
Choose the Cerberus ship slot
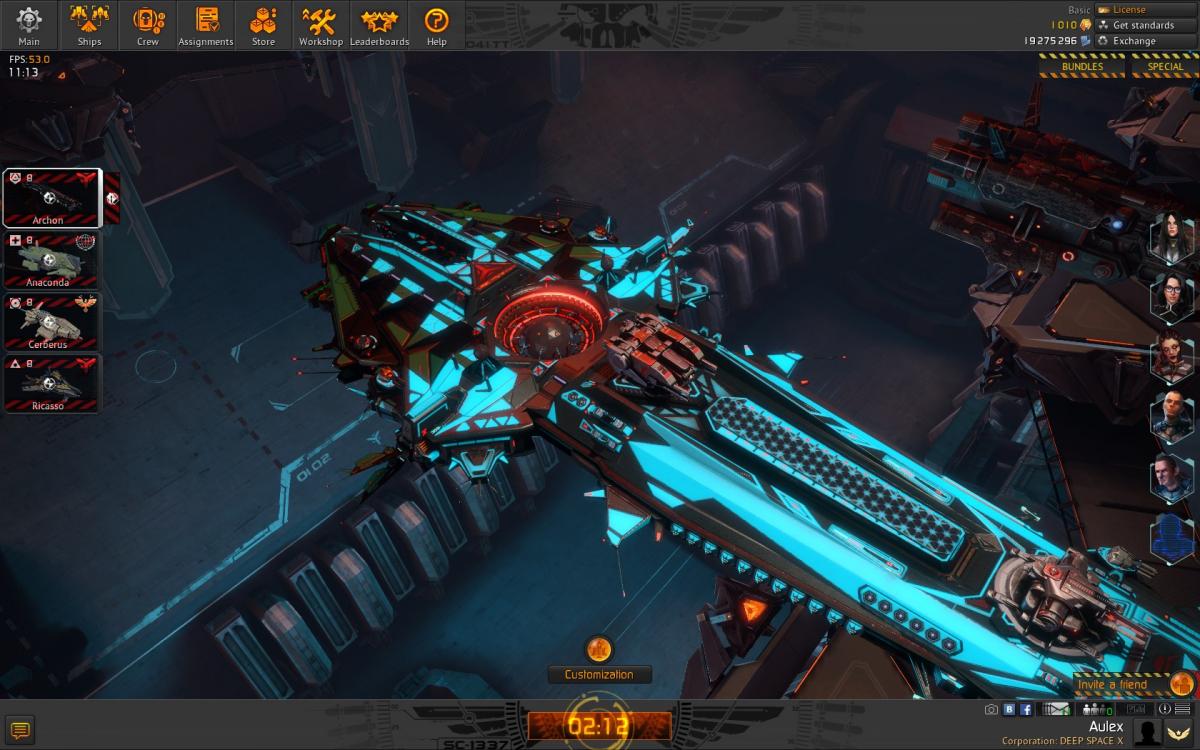52,323
